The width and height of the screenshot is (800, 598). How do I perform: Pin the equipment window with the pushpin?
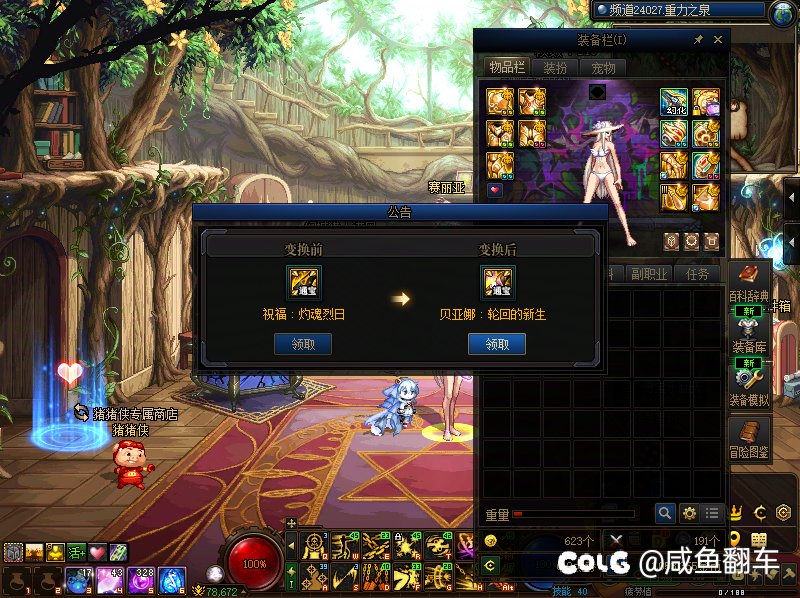coord(698,40)
